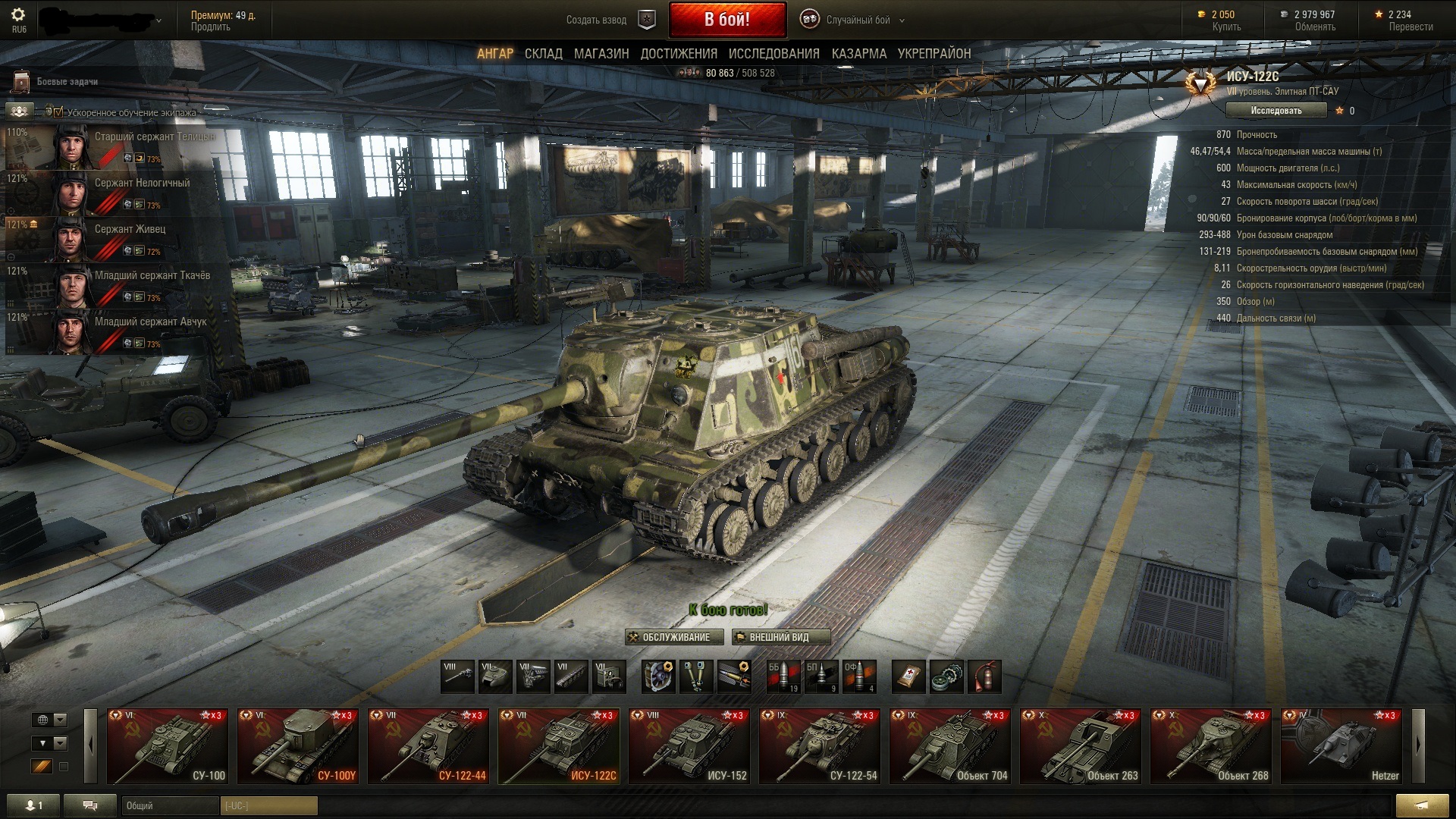1456x819 pixels.
Task: Start the battle with the red В бой! button
Action: pyautogui.click(x=726, y=20)
